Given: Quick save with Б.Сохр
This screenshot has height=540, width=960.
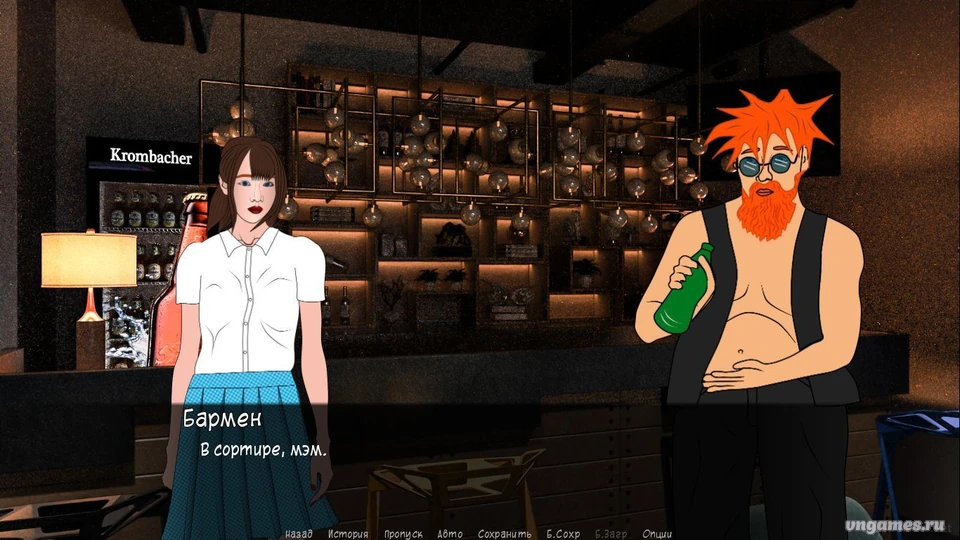Looking at the screenshot, I should click(563, 534).
